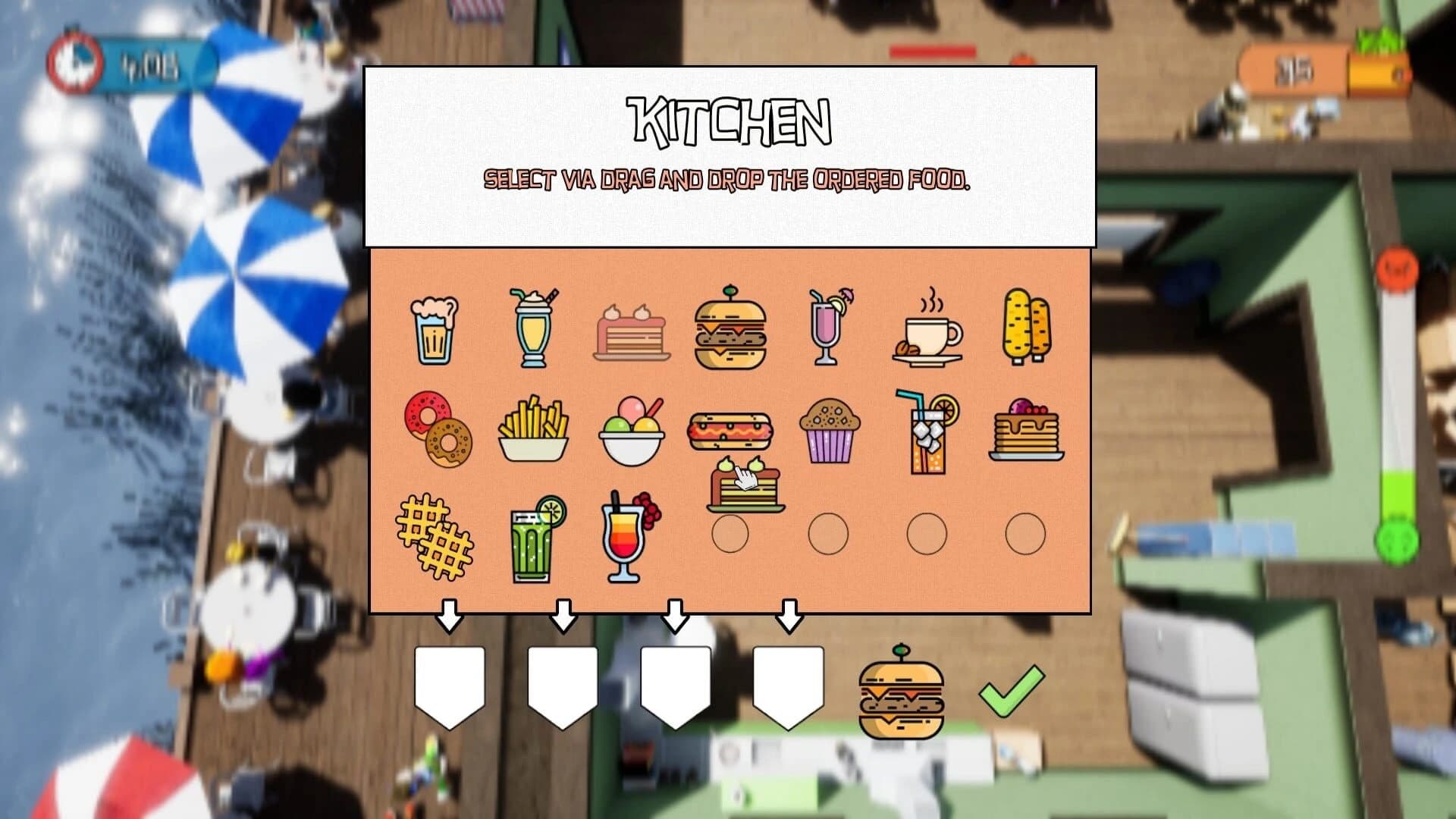This screenshot has width=1456, height=819.
Task: Select the ice cream sundae icon
Action: 633,428
